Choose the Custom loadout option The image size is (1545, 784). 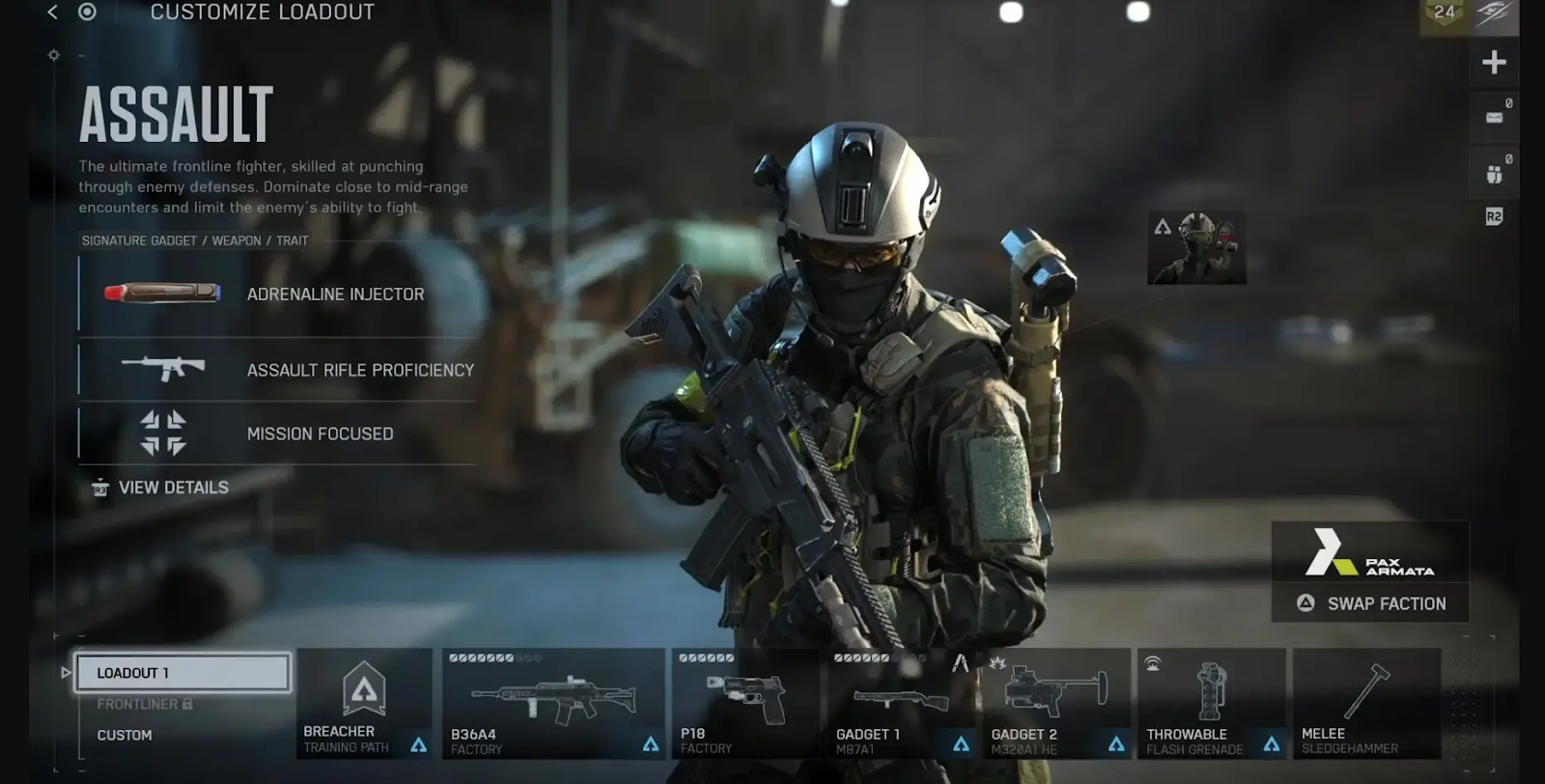click(125, 735)
